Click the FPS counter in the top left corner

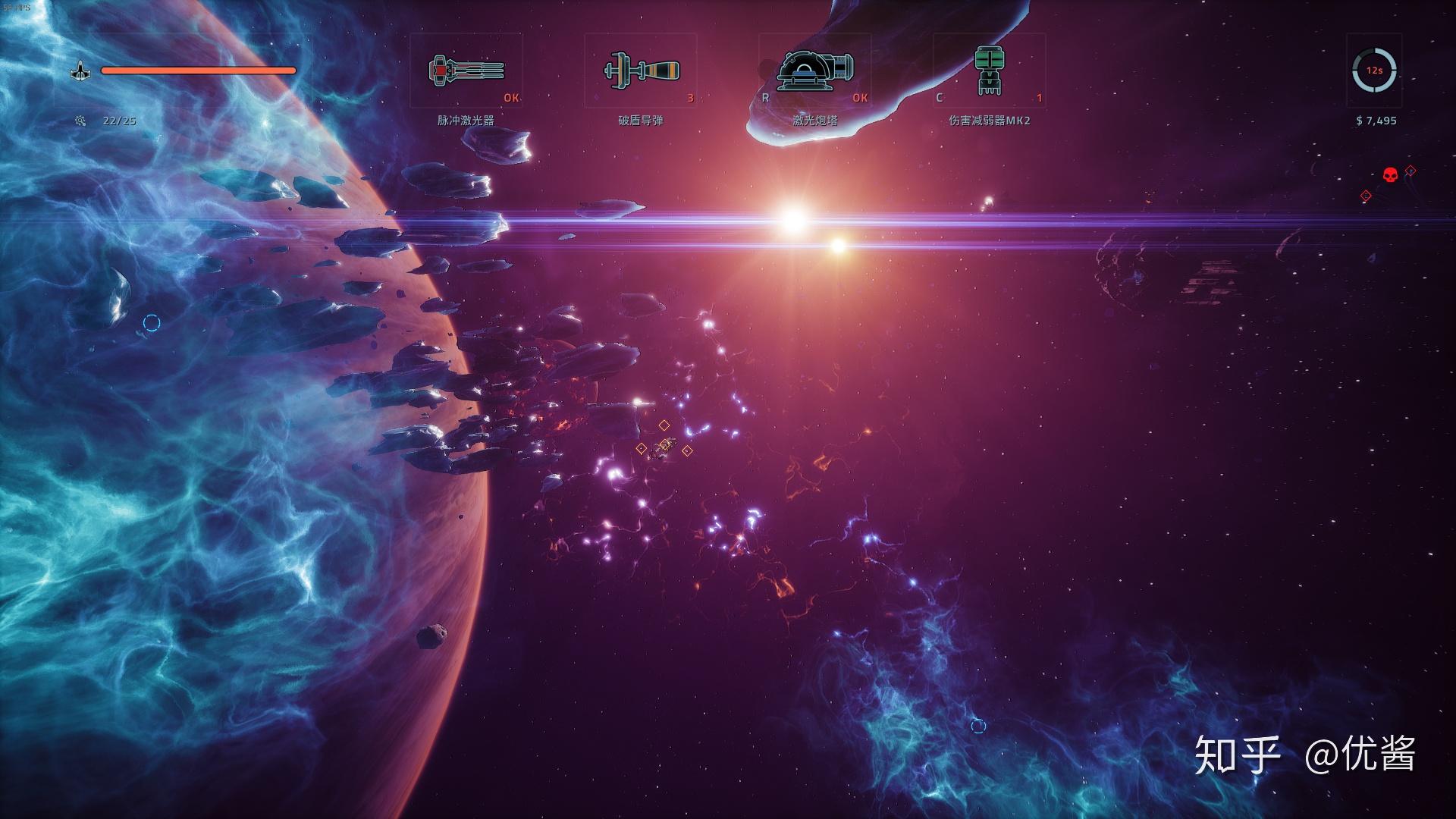tap(15, 6)
